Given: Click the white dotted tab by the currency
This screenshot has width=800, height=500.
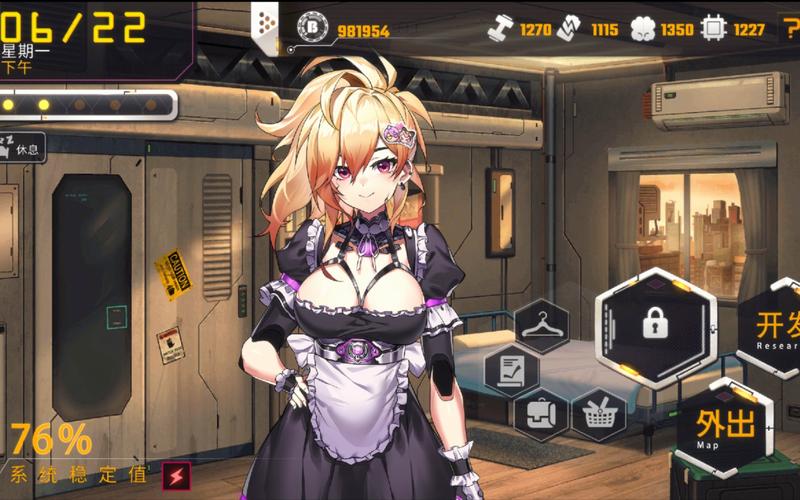Looking at the screenshot, I should (266, 26).
